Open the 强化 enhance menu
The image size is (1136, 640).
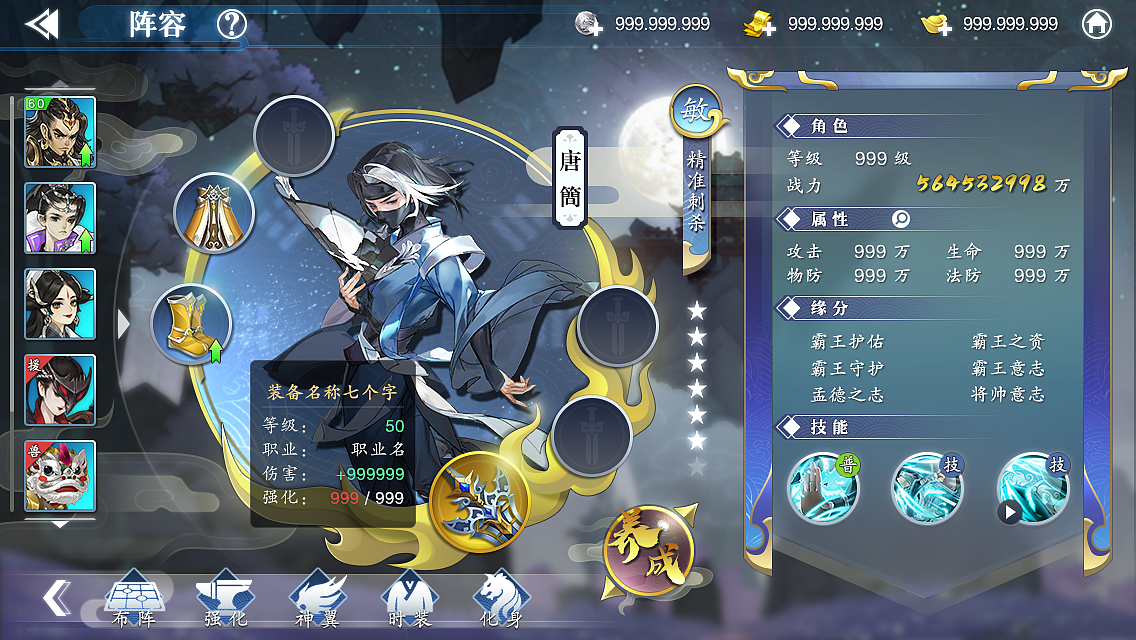pyautogui.click(x=225, y=600)
